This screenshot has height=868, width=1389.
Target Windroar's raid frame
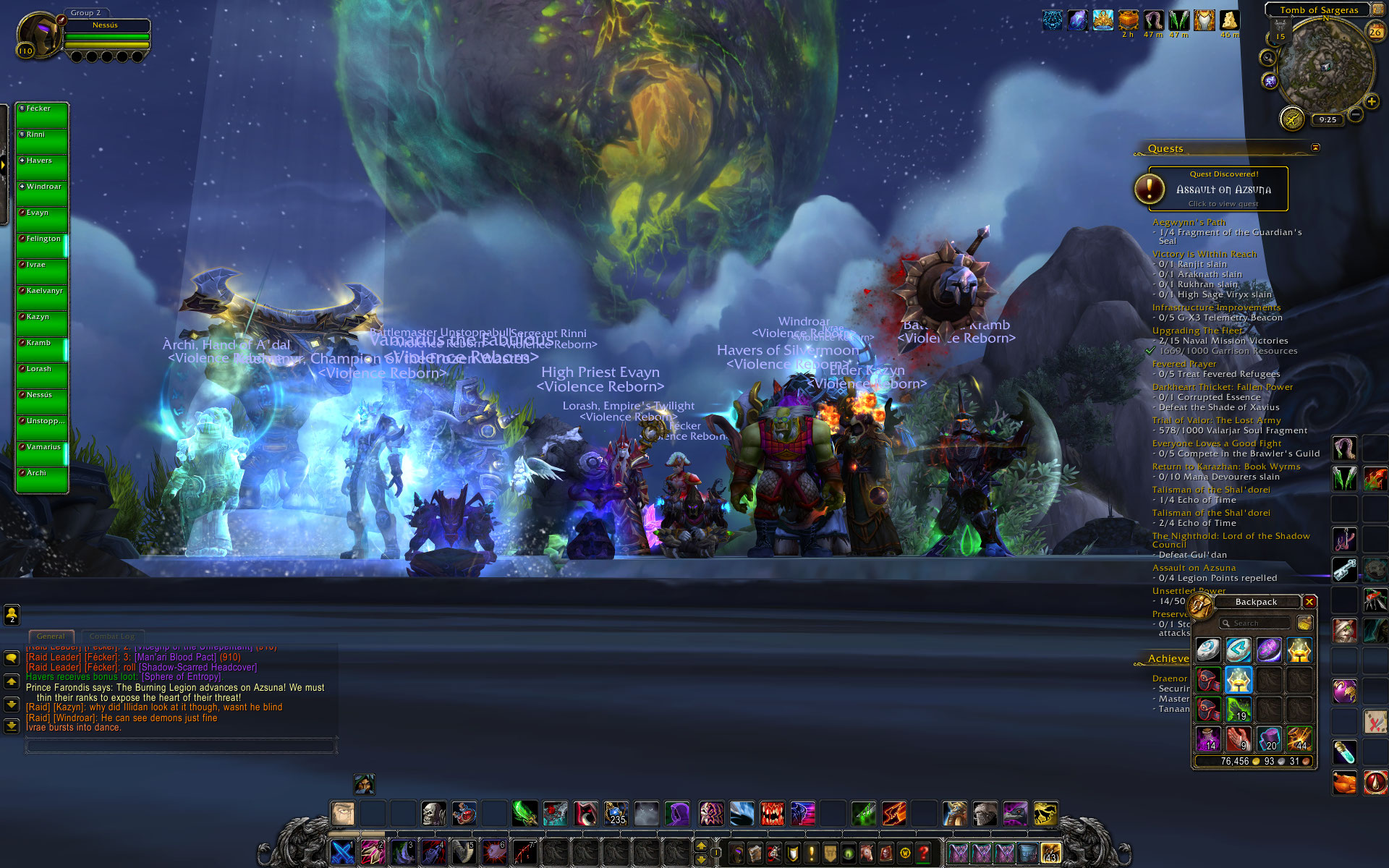tap(43, 194)
